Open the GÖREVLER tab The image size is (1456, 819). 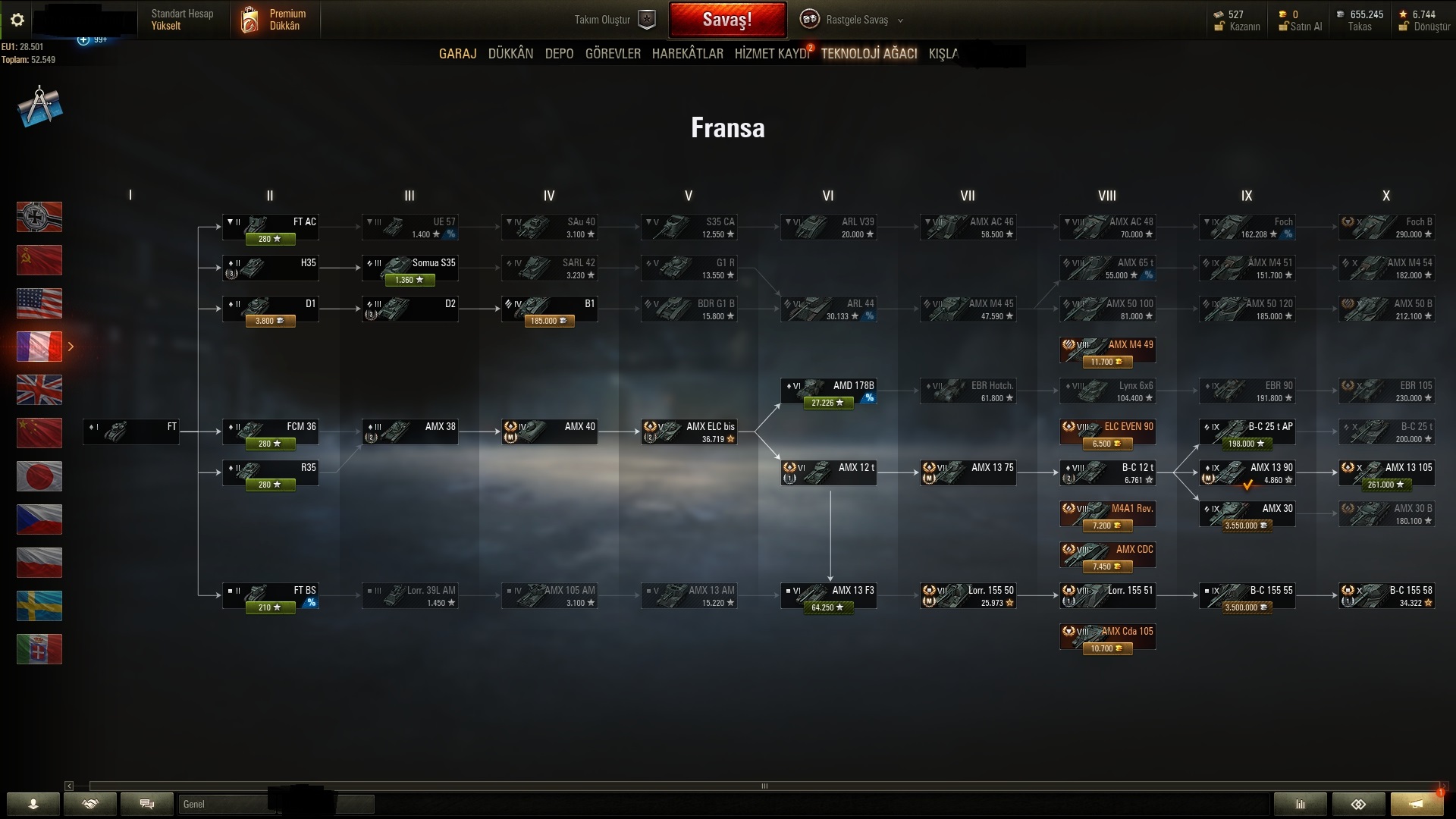click(x=613, y=54)
